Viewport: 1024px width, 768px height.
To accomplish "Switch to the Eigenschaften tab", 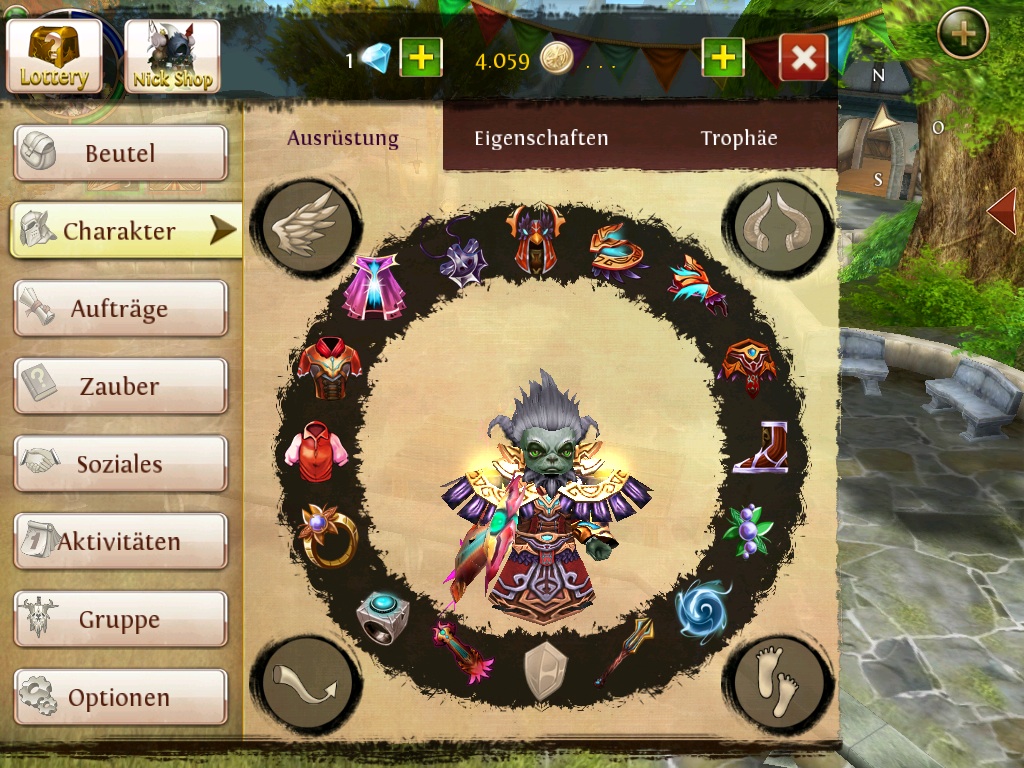I will point(541,139).
